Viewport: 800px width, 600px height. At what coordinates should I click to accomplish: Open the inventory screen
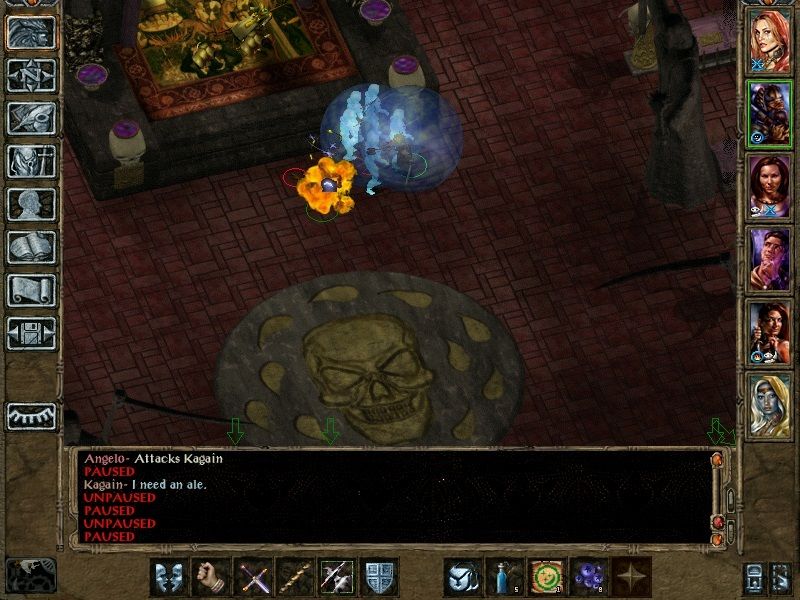click(x=31, y=161)
